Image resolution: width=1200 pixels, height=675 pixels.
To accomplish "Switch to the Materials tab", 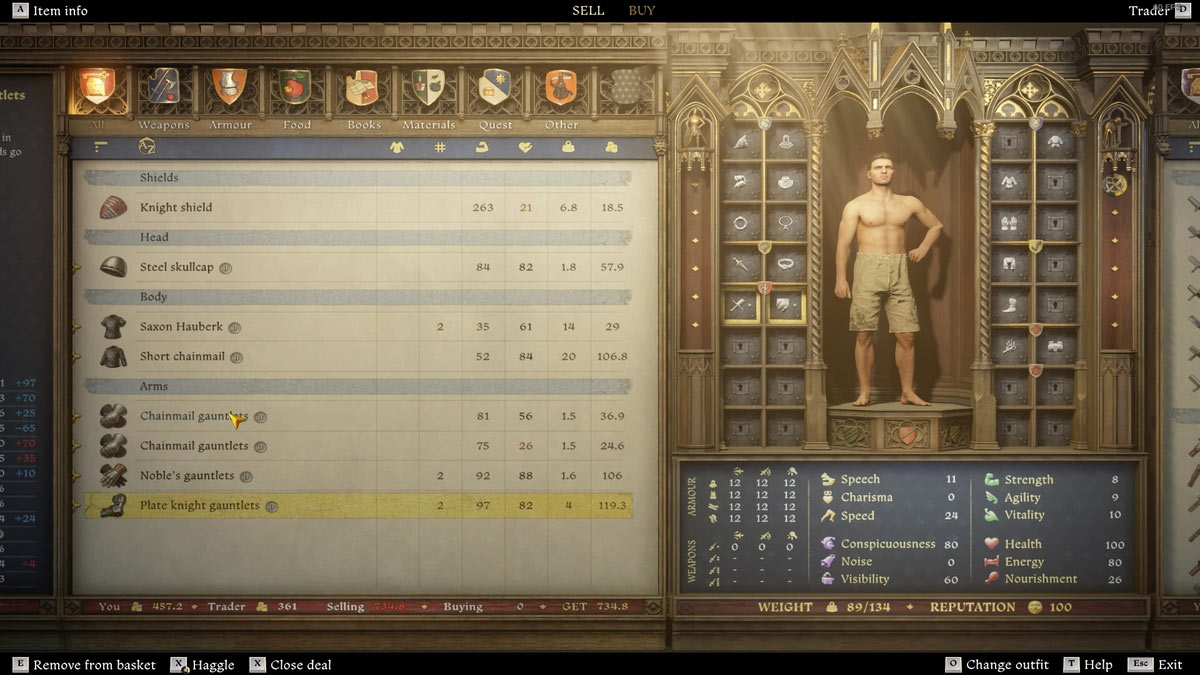I will click(428, 92).
